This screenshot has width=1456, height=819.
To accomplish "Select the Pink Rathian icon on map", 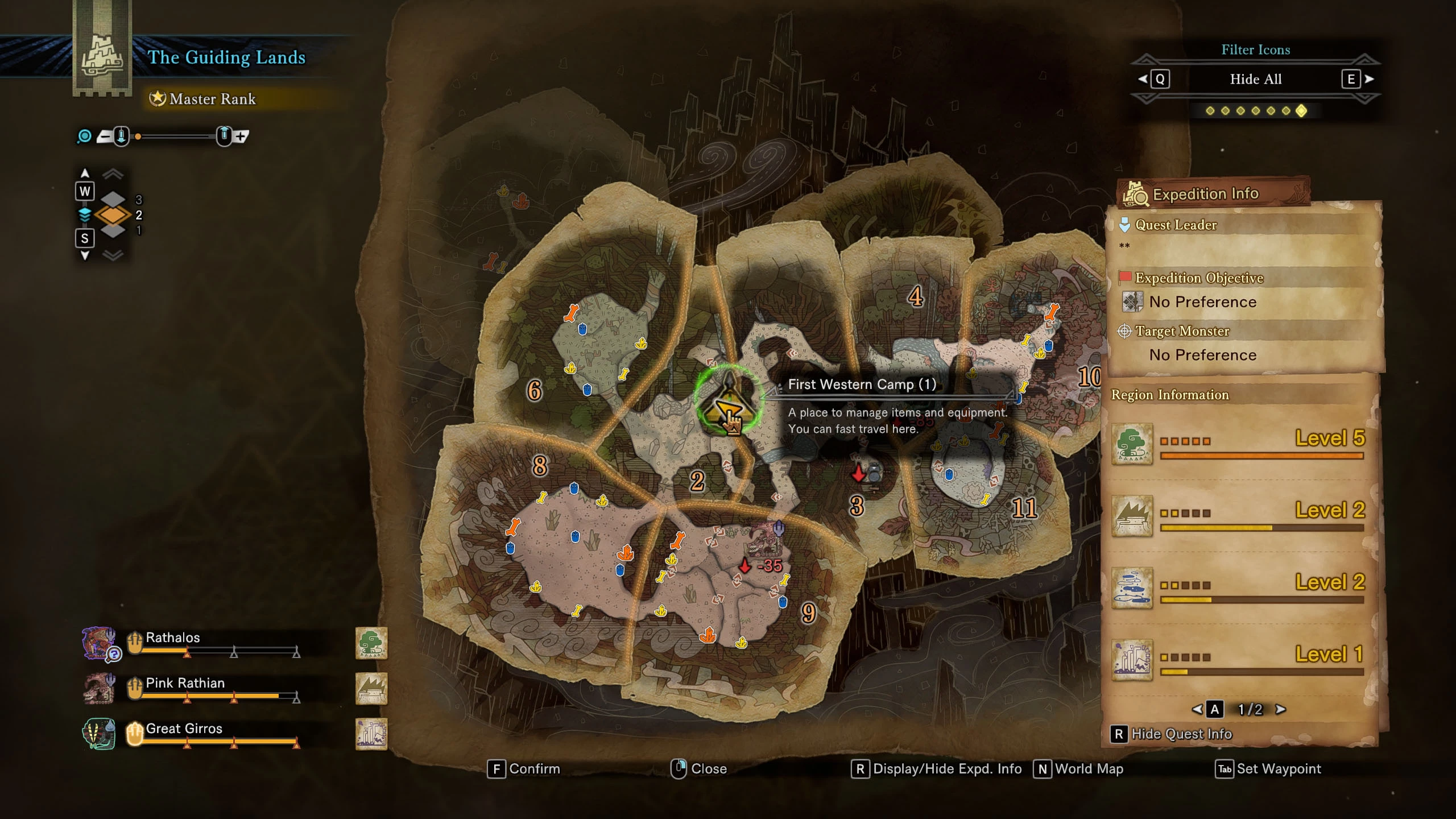I will coord(765,540).
